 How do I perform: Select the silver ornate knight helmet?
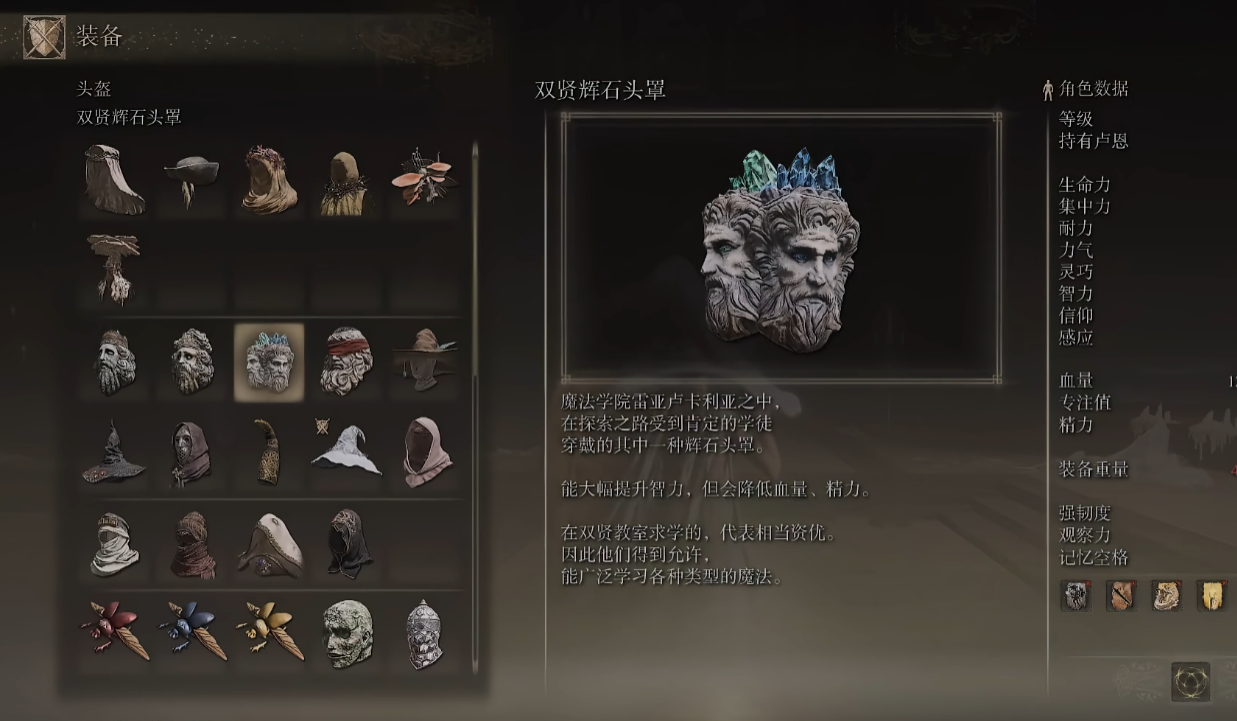pos(425,633)
